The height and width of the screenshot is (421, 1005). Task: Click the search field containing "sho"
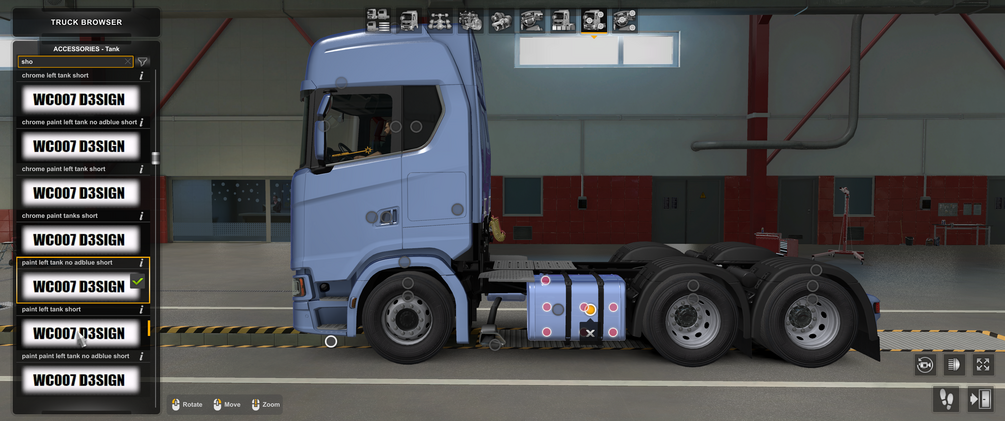tap(70, 62)
